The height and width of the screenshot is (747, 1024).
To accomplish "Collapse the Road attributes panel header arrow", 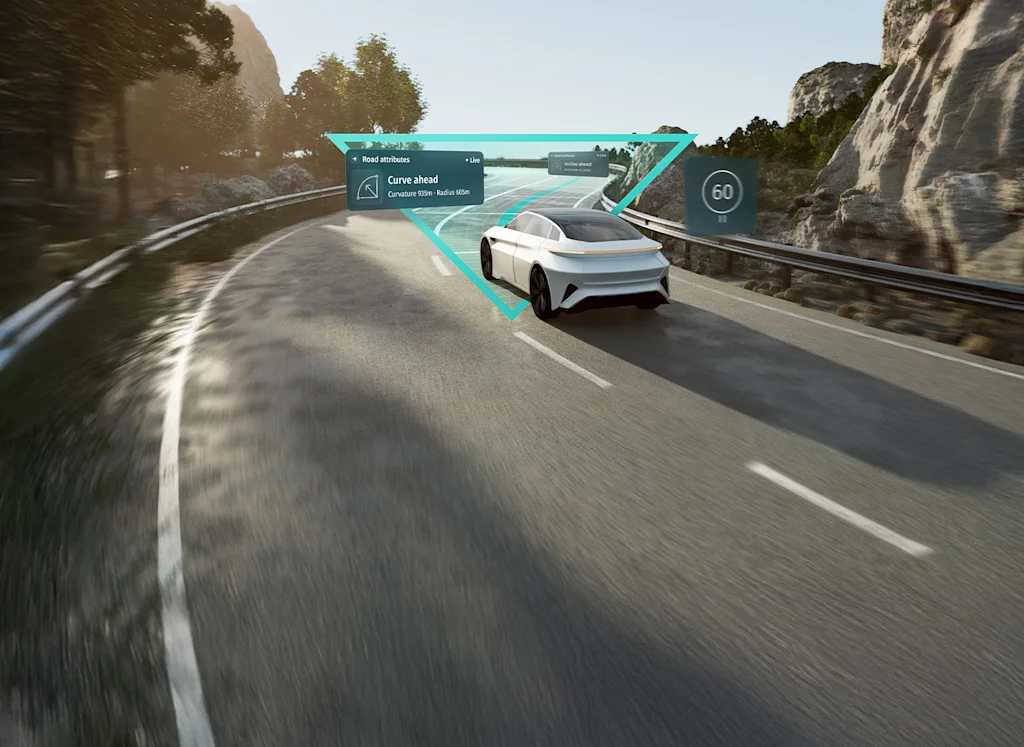I will click(x=354, y=159).
